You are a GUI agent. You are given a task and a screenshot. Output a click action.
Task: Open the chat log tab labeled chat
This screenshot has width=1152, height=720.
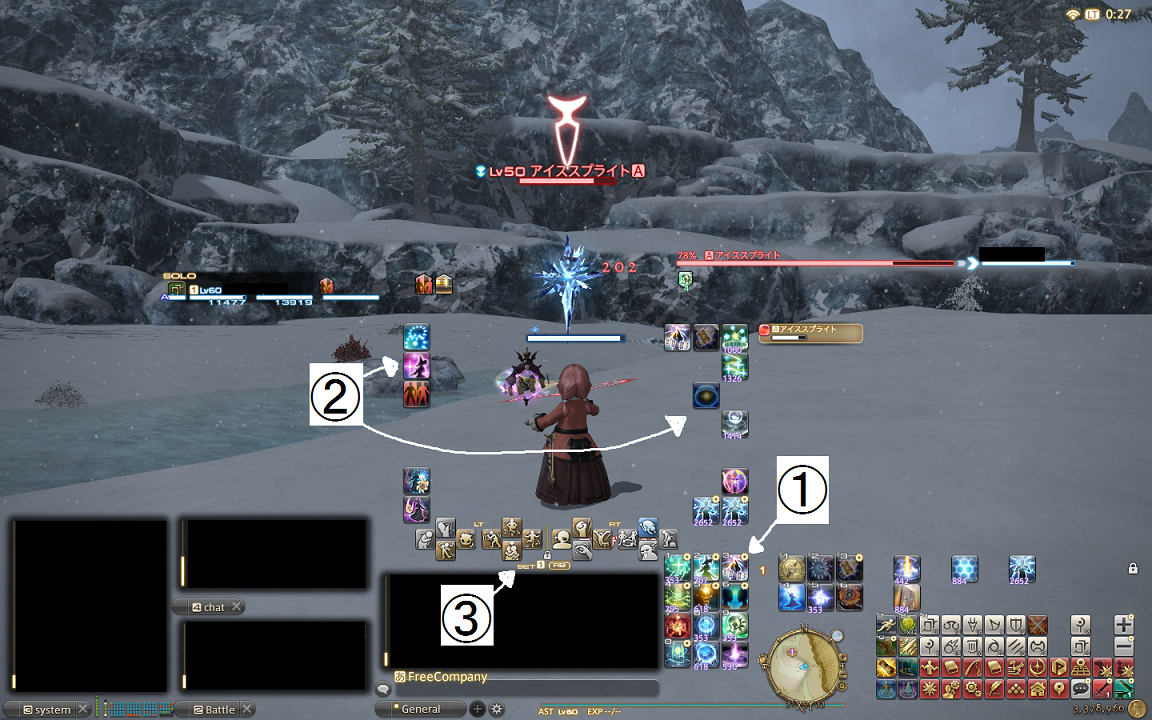tap(209, 607)
